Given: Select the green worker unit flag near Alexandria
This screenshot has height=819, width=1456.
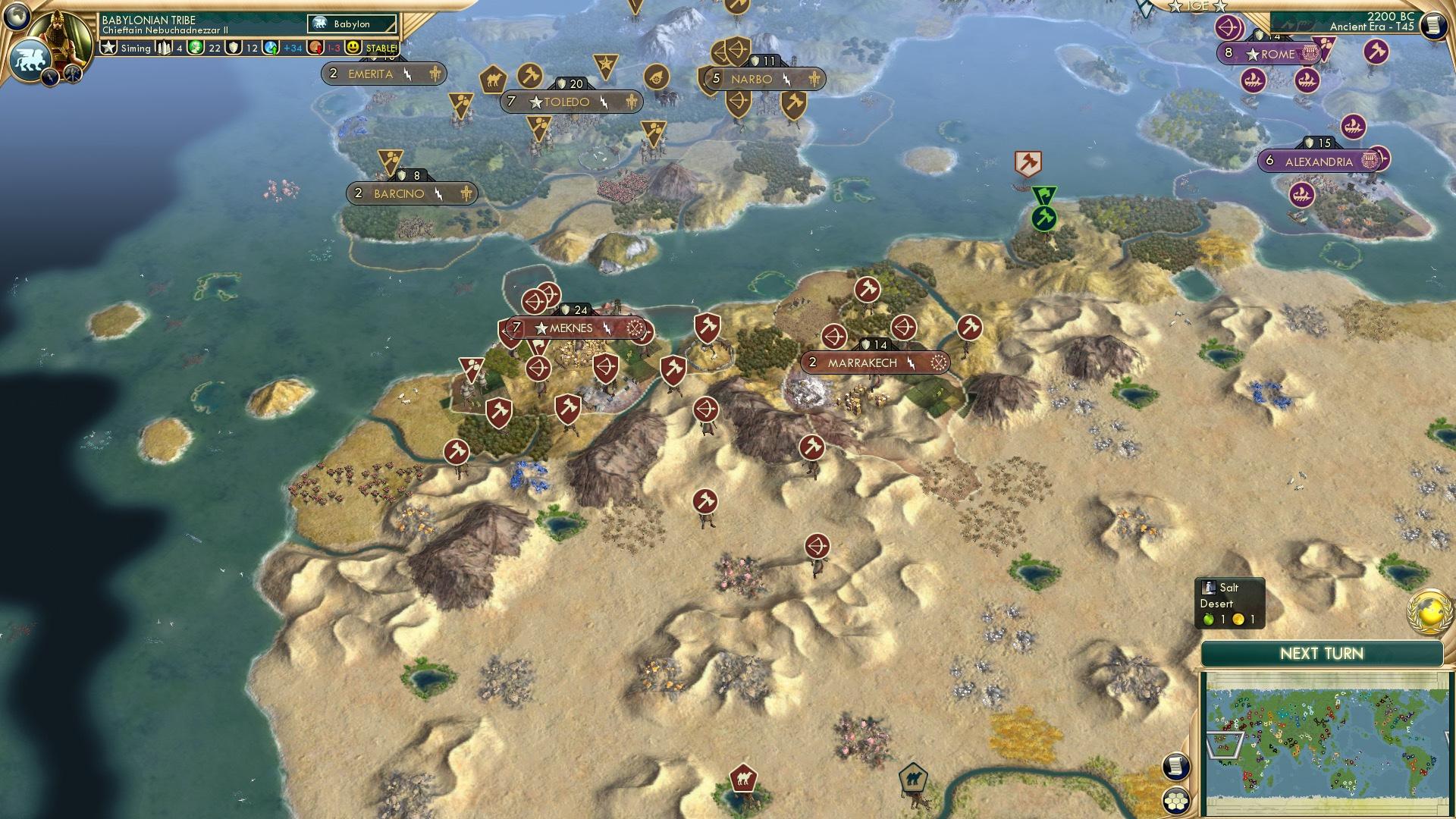Looking at the screenshot, I should [x=1043, y=218].
